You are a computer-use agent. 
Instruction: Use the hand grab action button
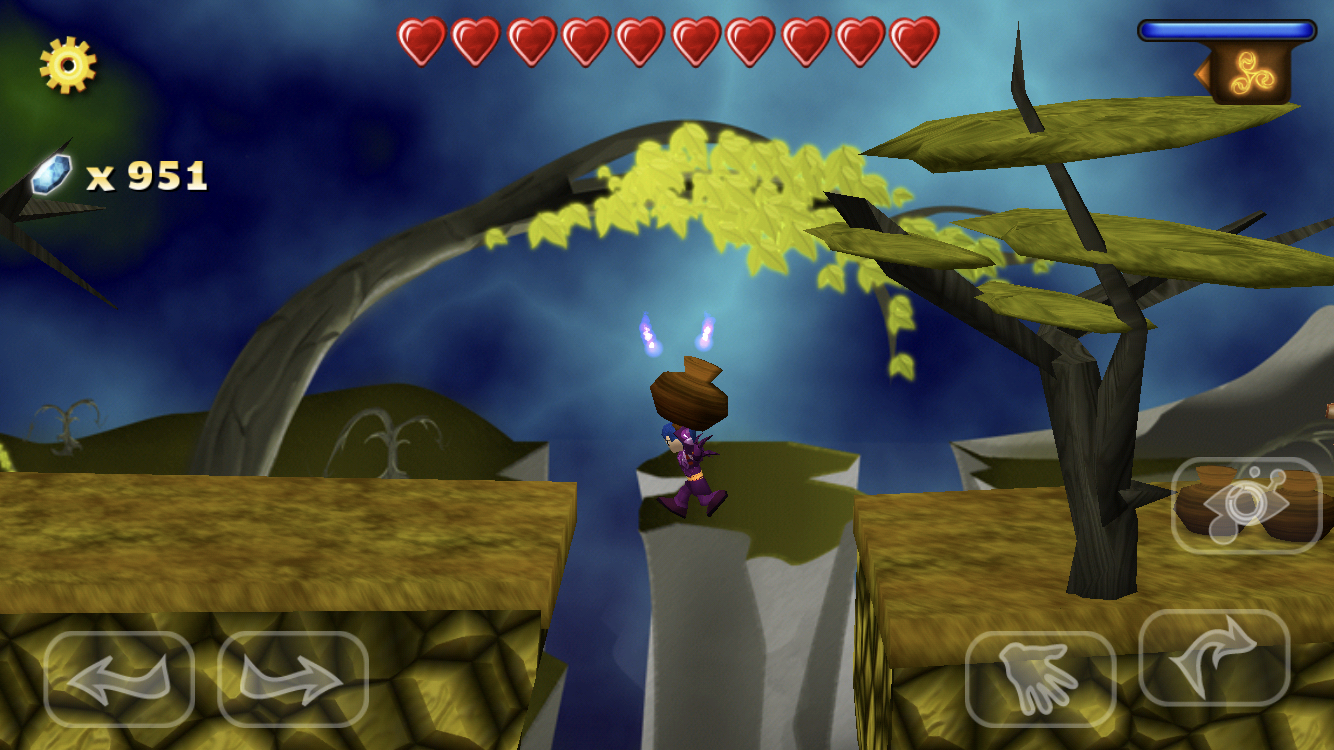tap(1040, 679)
